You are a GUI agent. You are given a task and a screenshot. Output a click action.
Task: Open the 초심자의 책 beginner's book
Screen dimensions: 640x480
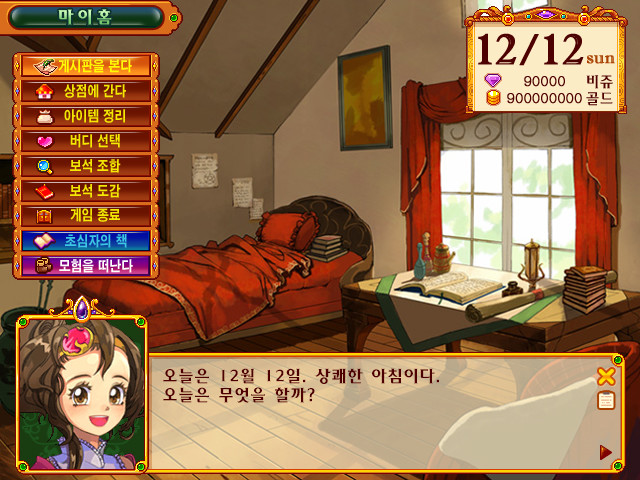[x=84, y=241]
